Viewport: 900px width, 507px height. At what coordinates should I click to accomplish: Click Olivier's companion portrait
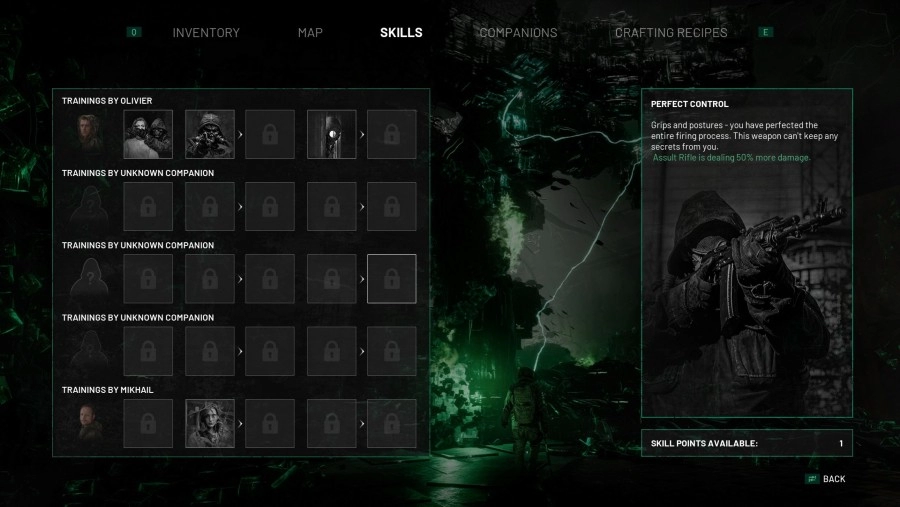87,134
